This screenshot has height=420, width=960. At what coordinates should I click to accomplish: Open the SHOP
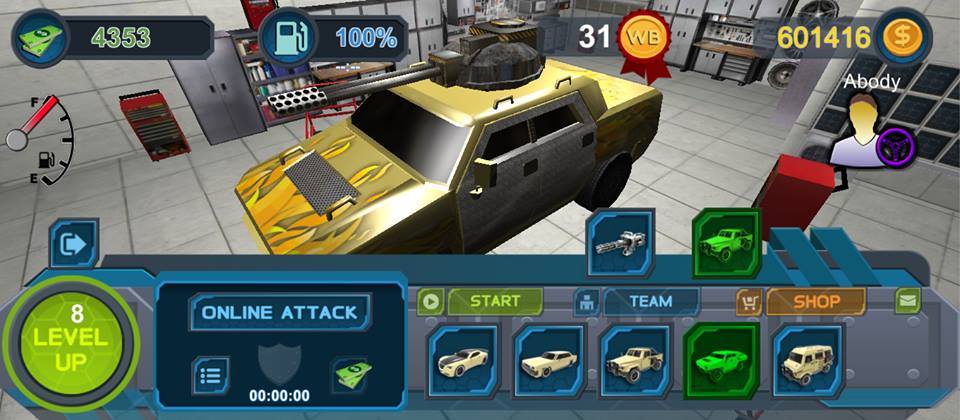815,301
